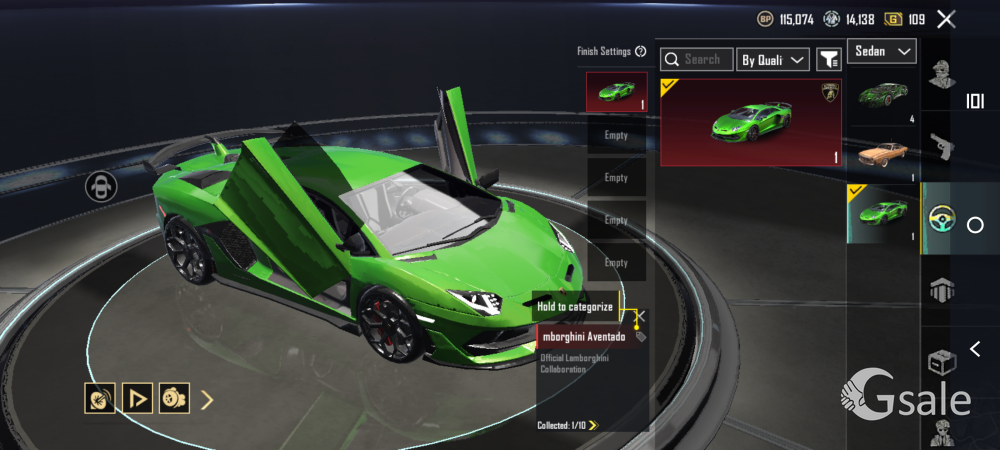Viewport: 1000px width, 450px height.
Task: Select the green Lamborghini card in grid
Action: (751, 122)
